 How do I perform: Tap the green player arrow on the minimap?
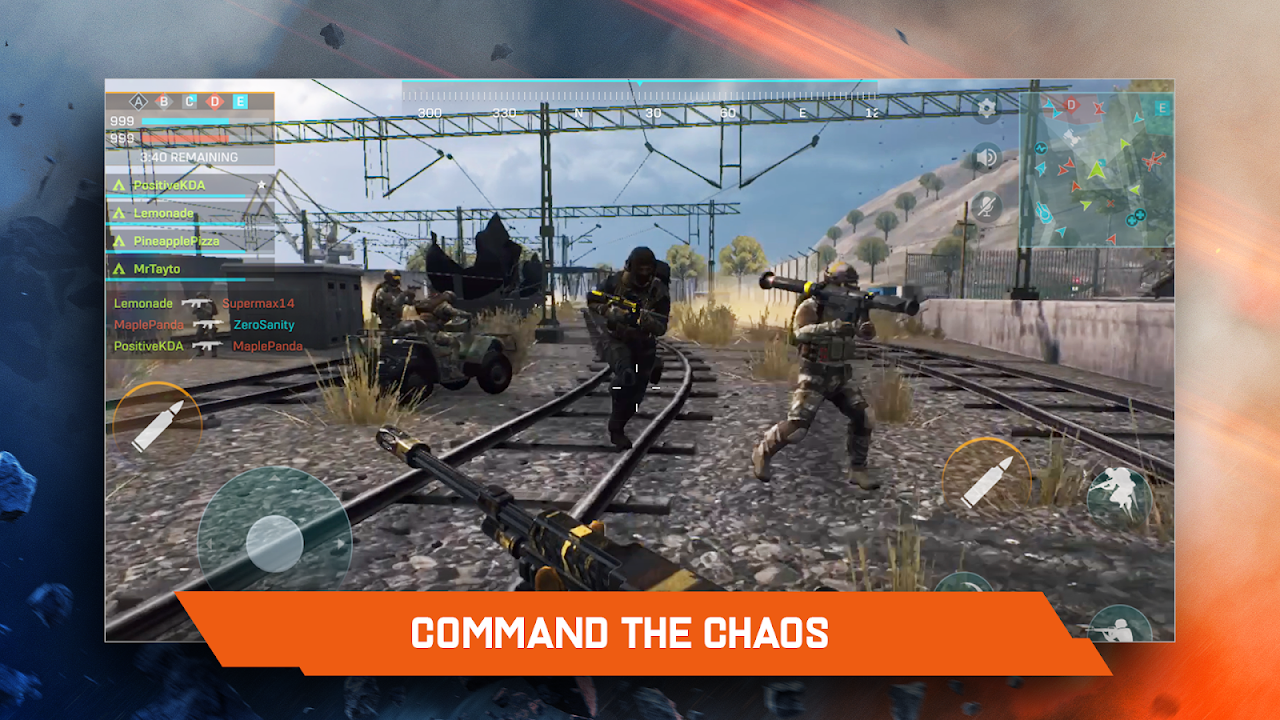pos(1096,170)
